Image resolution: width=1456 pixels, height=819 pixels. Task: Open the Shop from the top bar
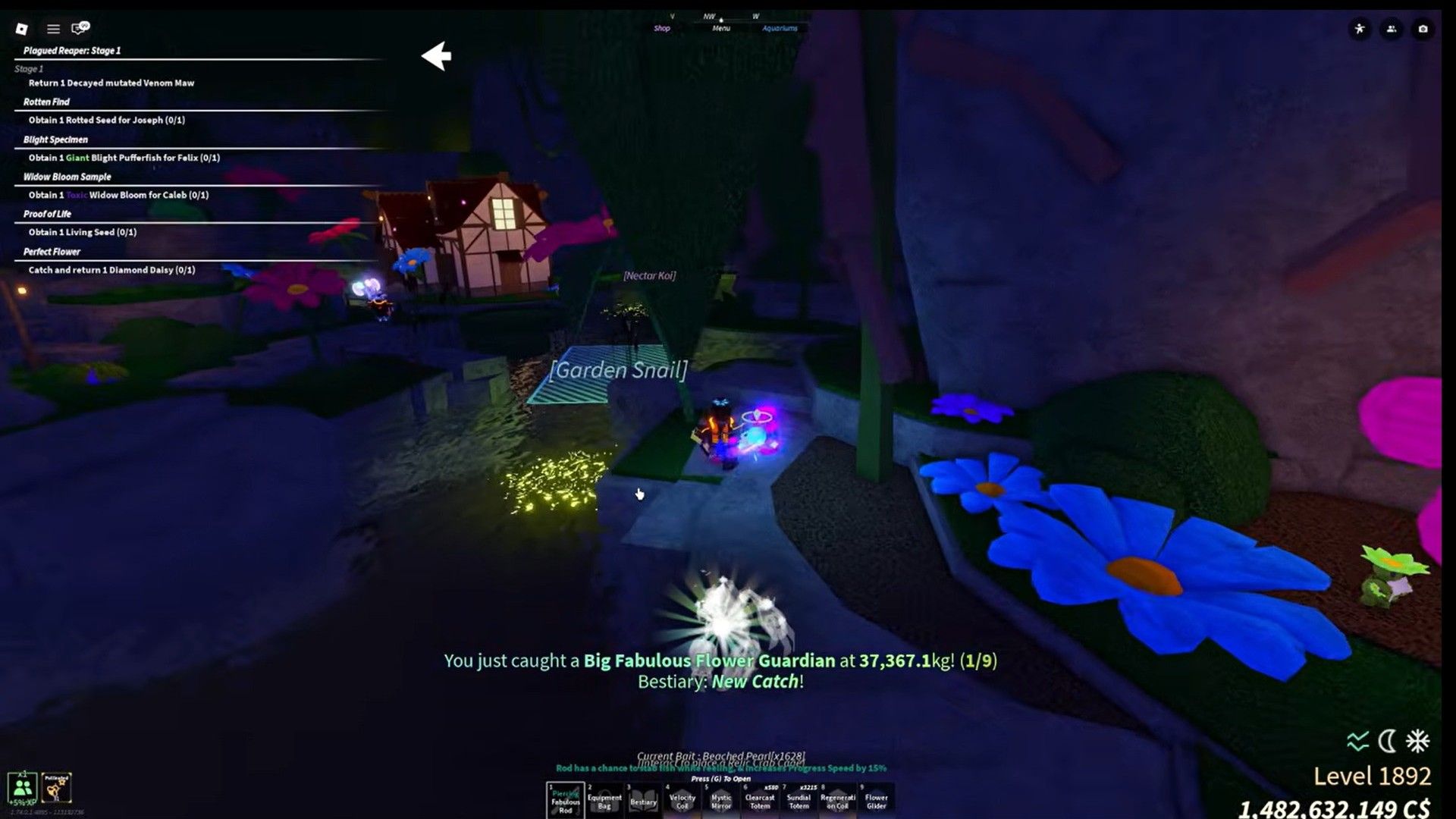coord(663,28)
